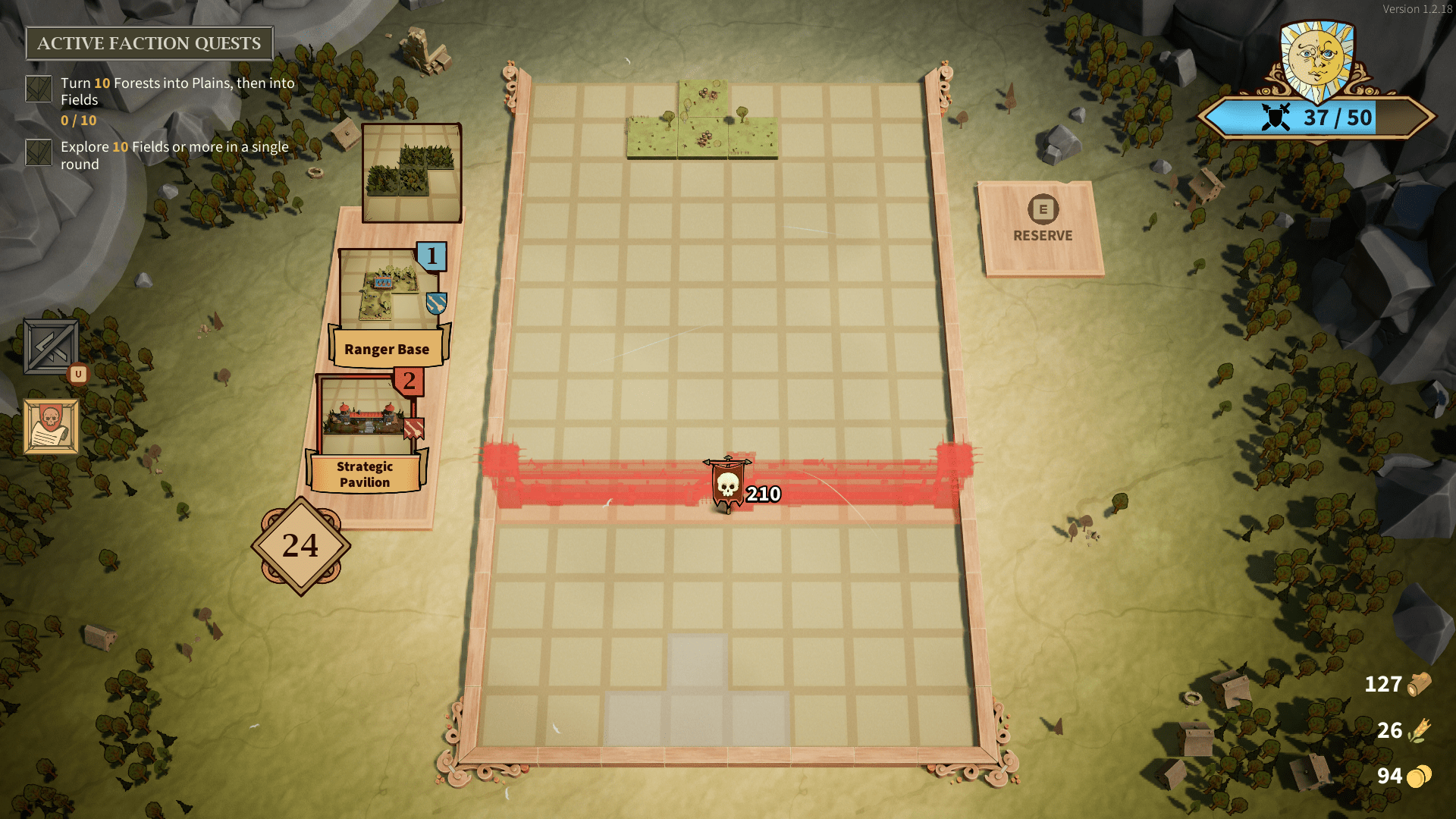This screenshot has height=819, width=1456.
Task: Open the Active Faction Quests panel
Action: coord(149,43)
